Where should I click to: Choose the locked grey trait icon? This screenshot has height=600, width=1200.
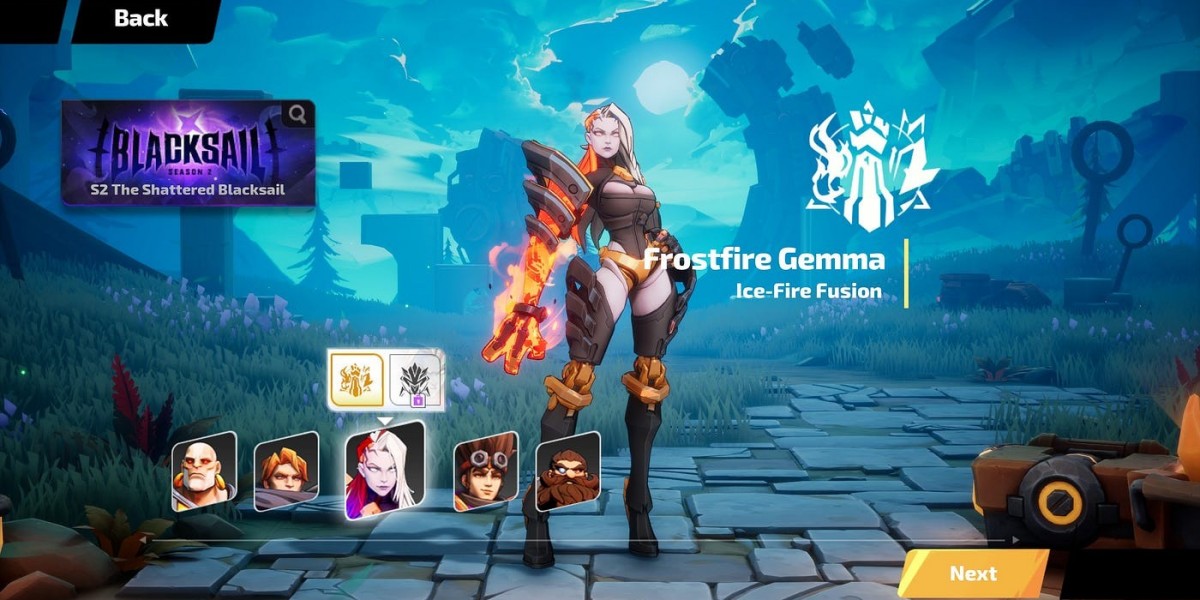tap(414, 381)
